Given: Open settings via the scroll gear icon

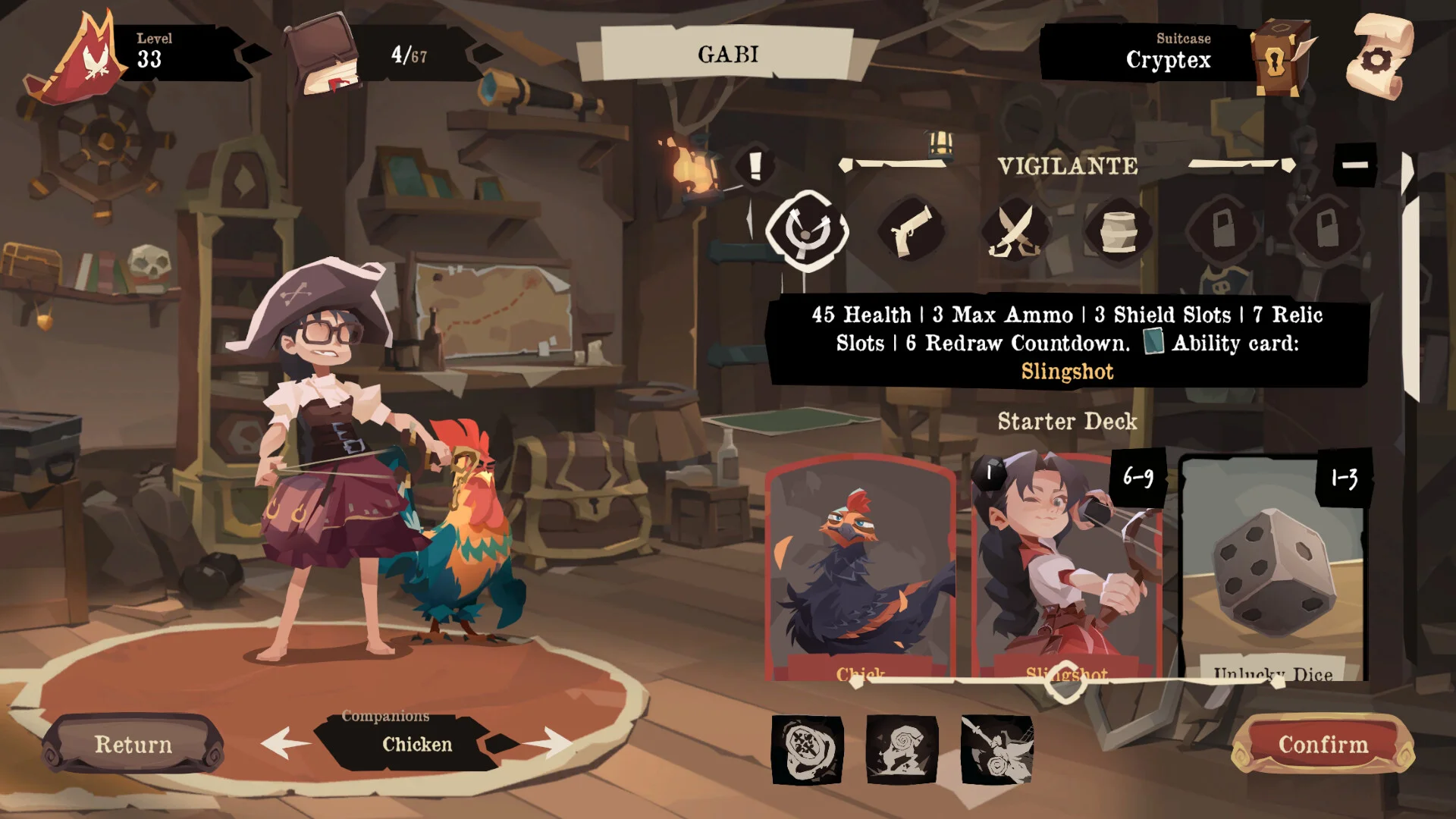Looking at the screenshot, I should pos(1379,57).
